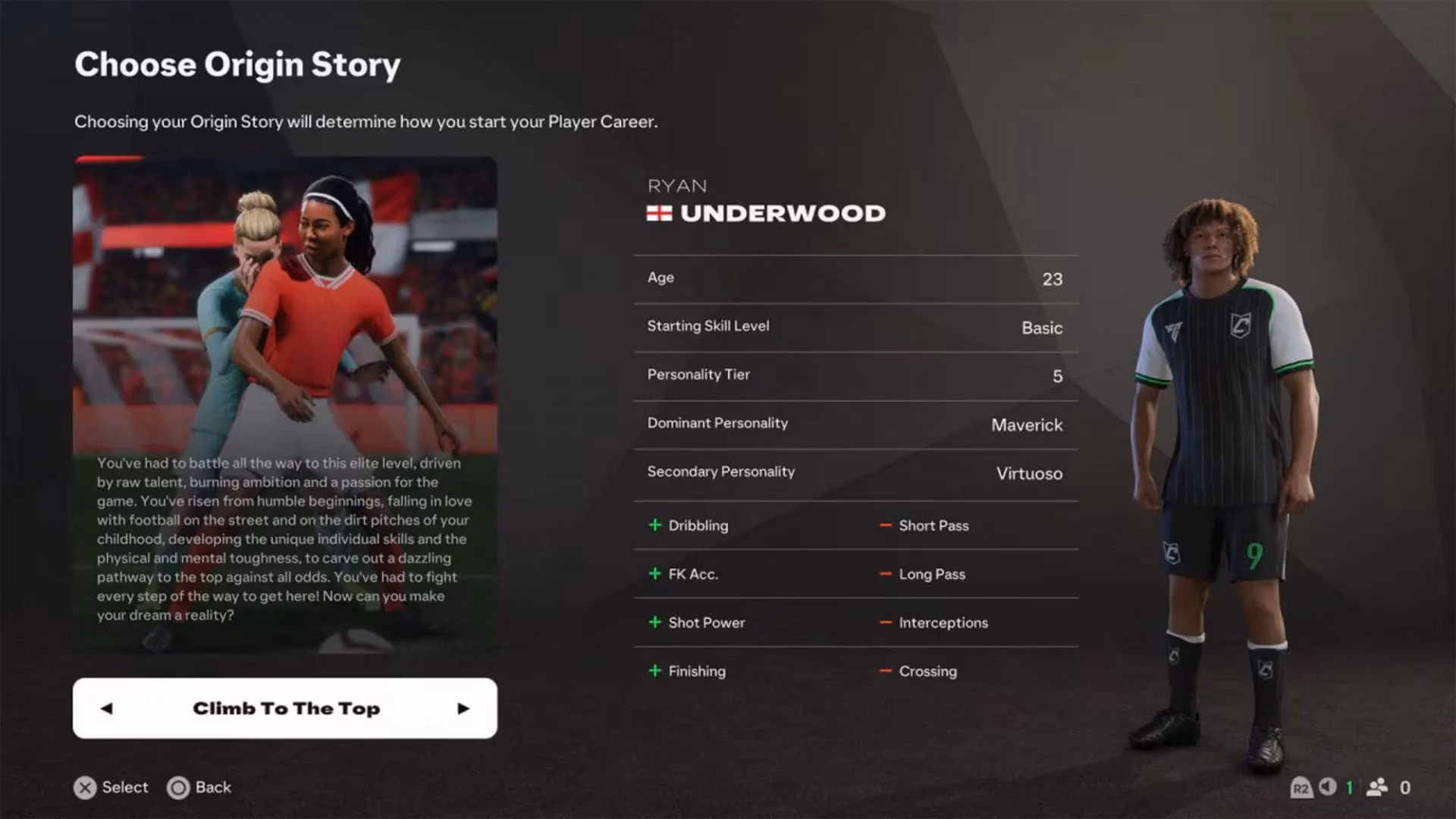Image resolution: width=1456 pixels, height=819 pixels.
Task: Click the R2 button prompt icon
Action: coord(1301,788)
